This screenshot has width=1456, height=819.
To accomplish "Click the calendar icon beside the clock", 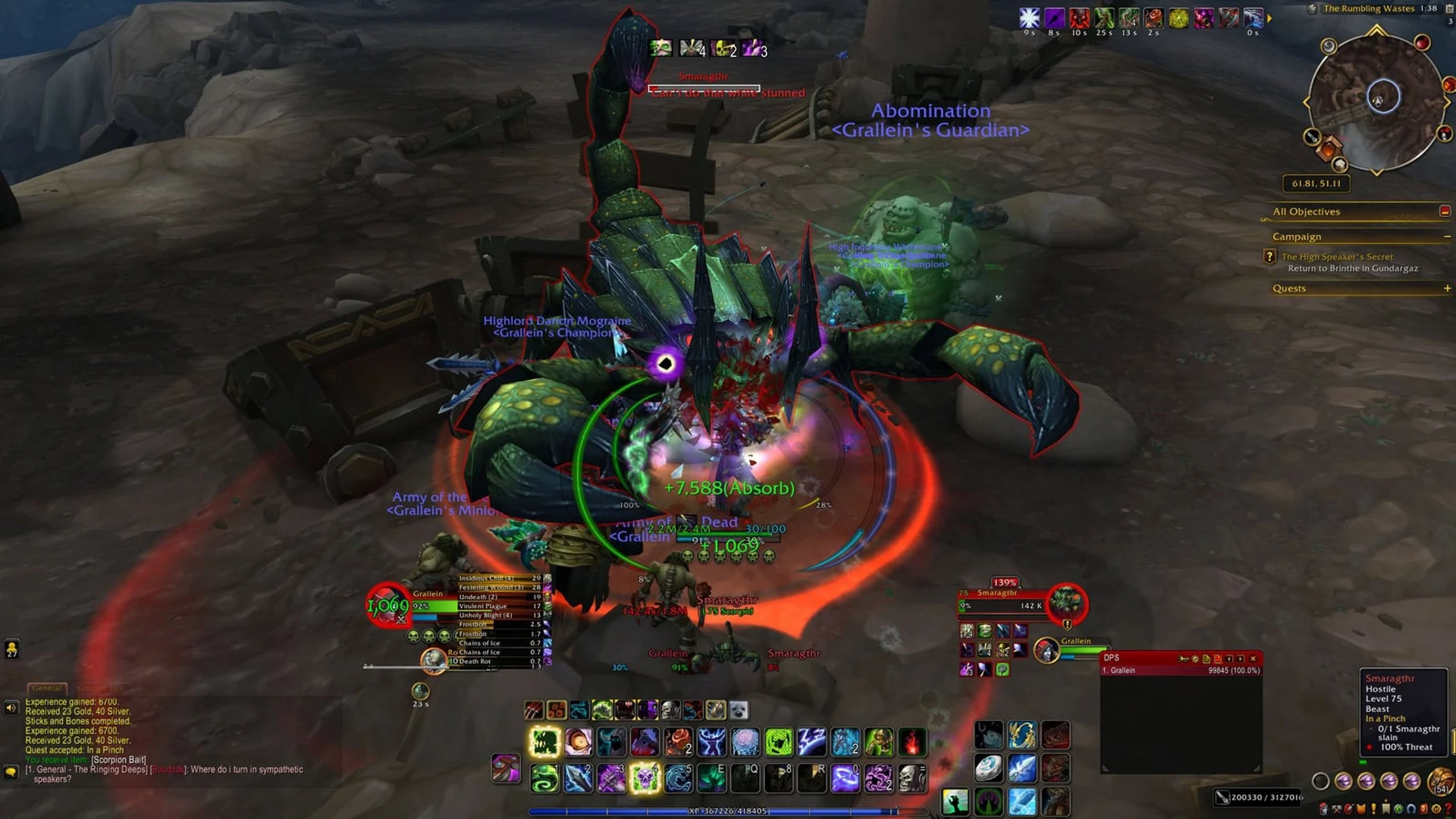I will [1449, 9].
